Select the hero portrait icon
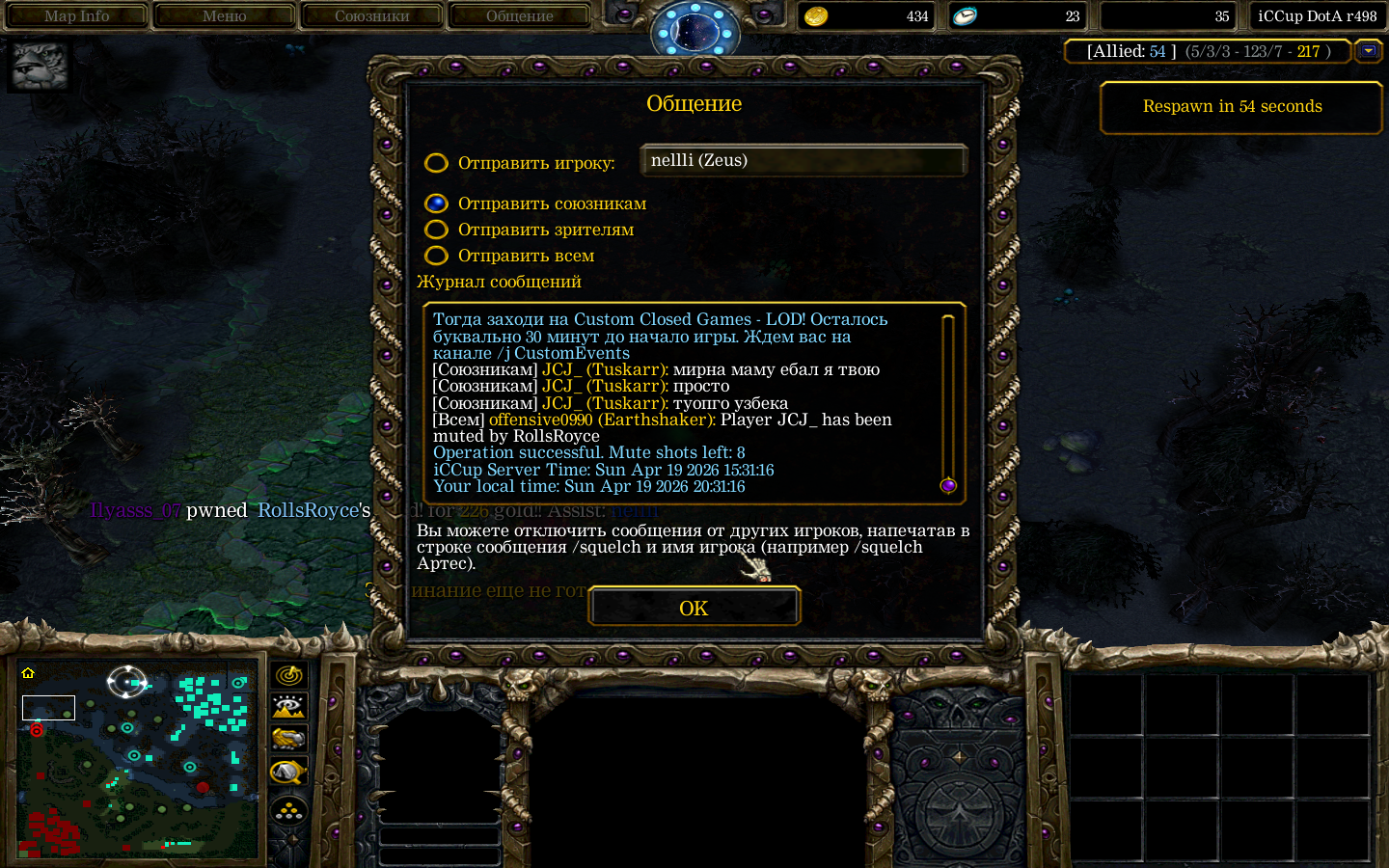 pos(40,67)
